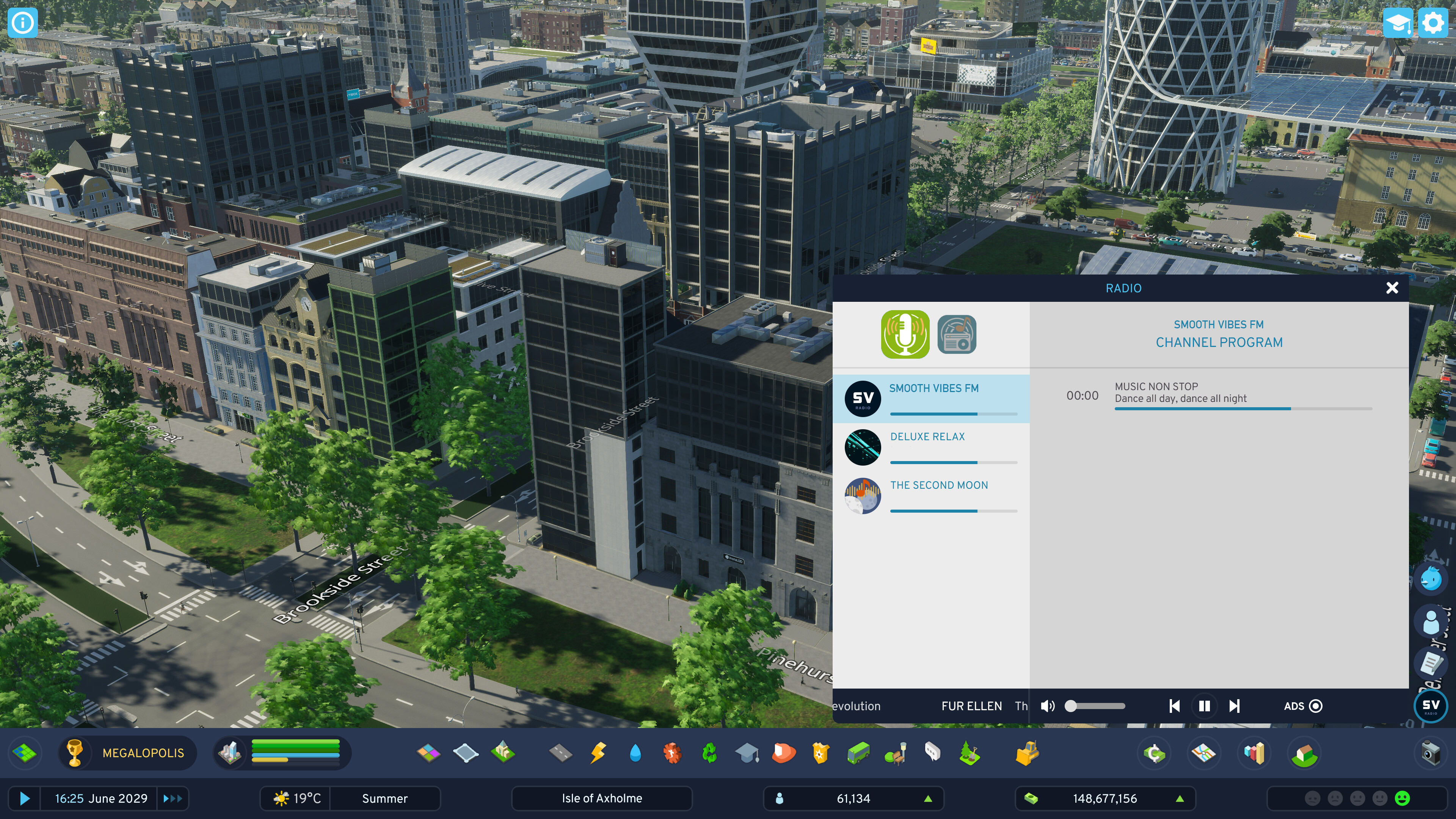
Task: Skip to the next radio track
Action: point(1235,706)
